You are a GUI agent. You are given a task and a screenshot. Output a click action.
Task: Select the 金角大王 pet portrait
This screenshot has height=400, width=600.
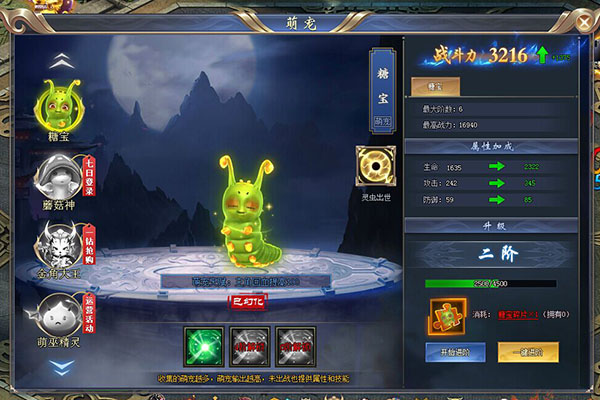click(x=59, y=243)
